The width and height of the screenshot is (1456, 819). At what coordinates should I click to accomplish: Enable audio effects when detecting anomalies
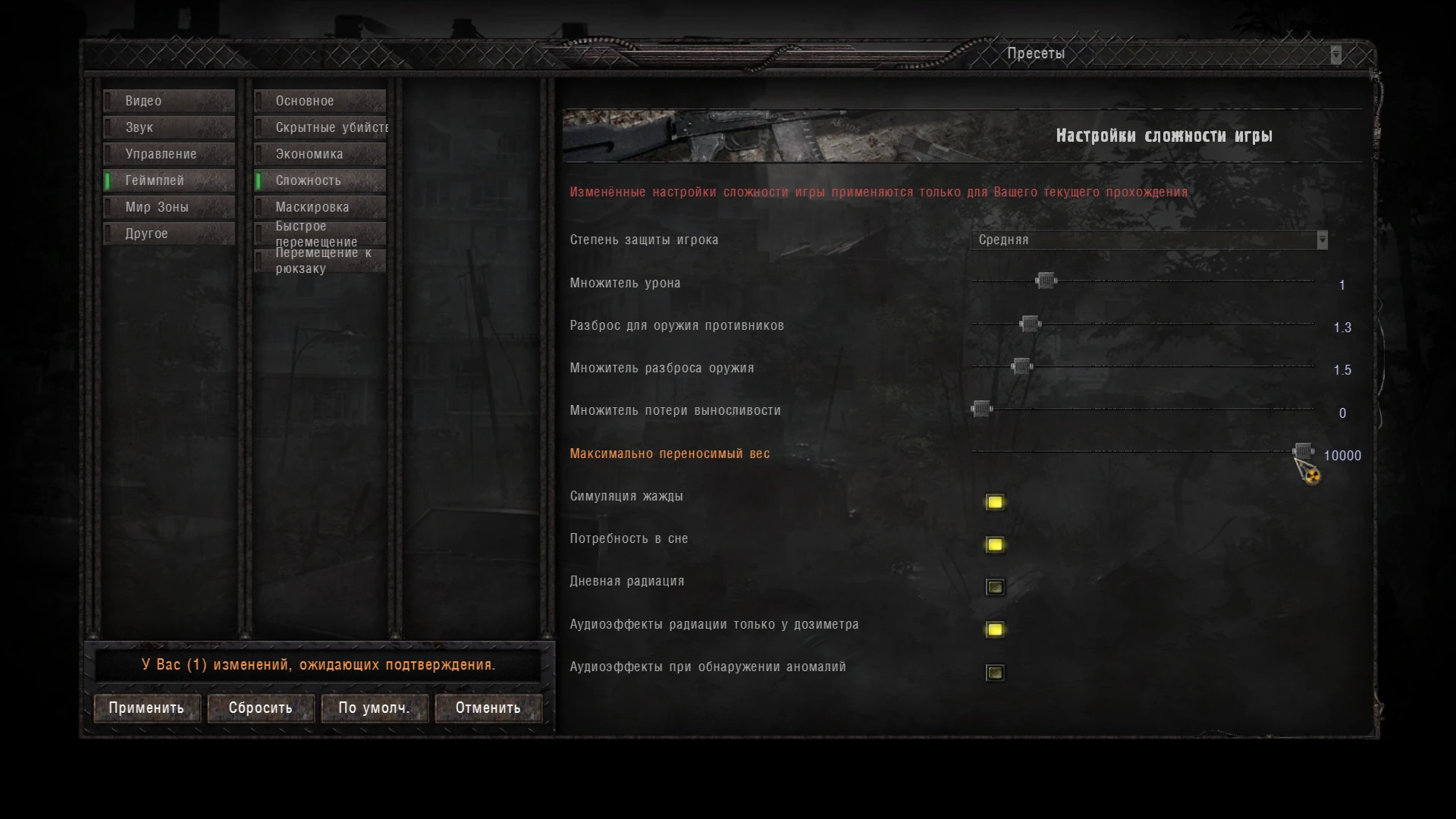pos(994,672)
